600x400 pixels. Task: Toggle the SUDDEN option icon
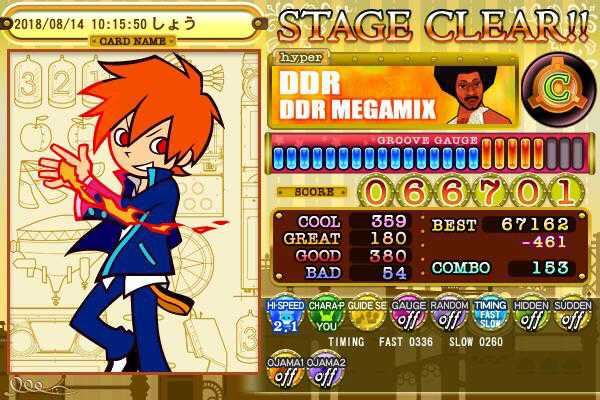pos(571,316)
